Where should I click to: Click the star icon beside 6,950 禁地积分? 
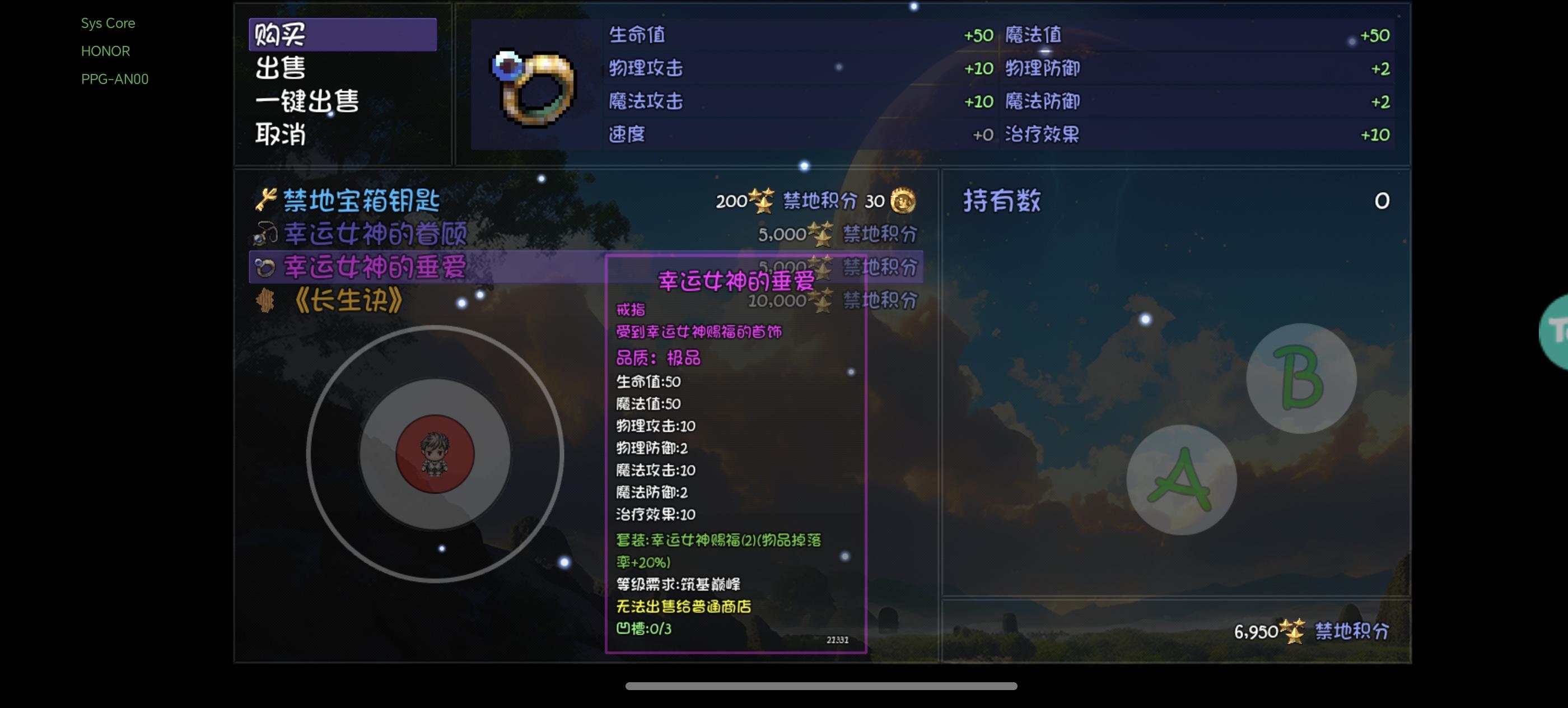click(x=1292, y=632)
